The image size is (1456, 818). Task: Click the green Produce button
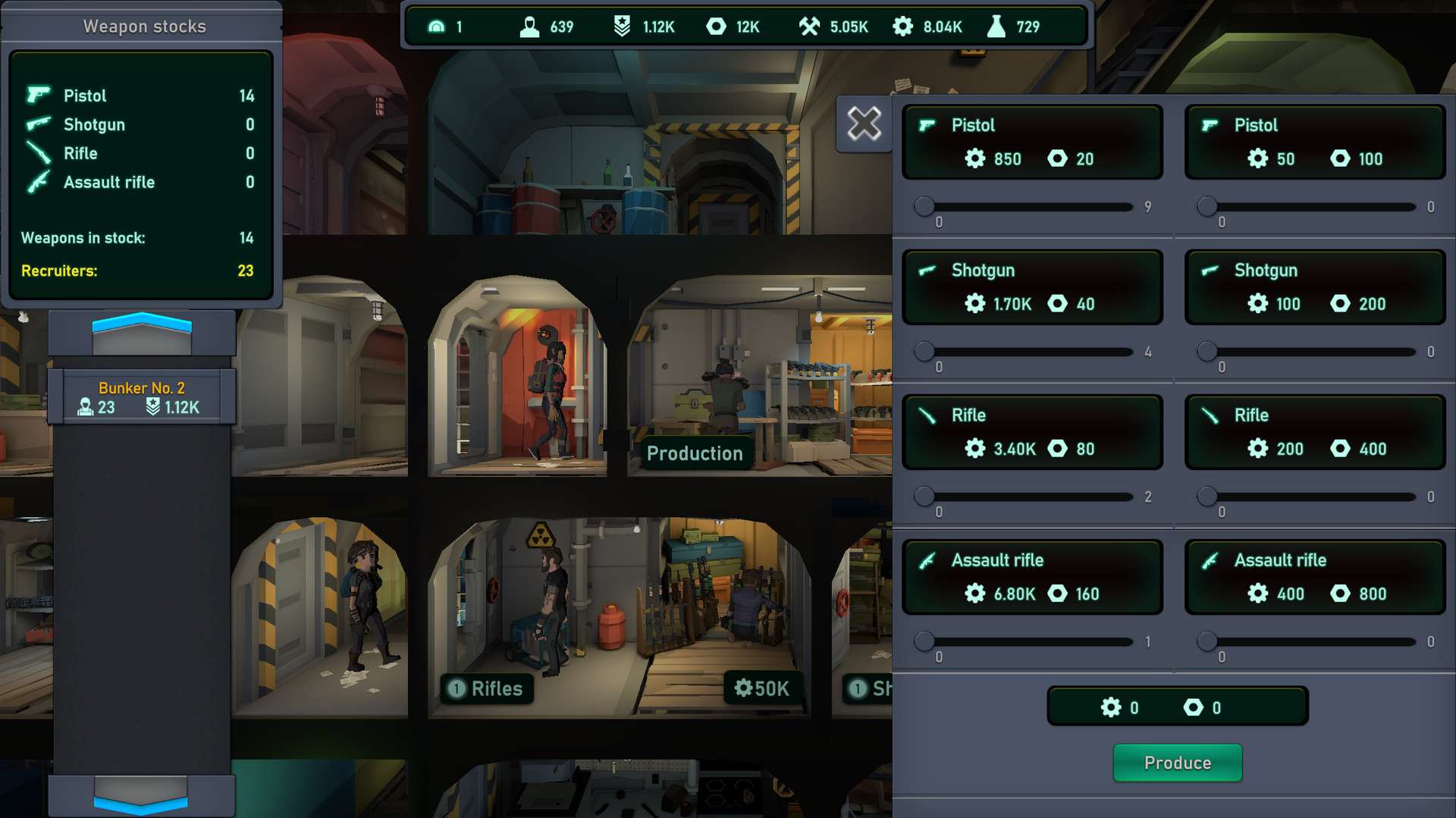(1177, 763)
